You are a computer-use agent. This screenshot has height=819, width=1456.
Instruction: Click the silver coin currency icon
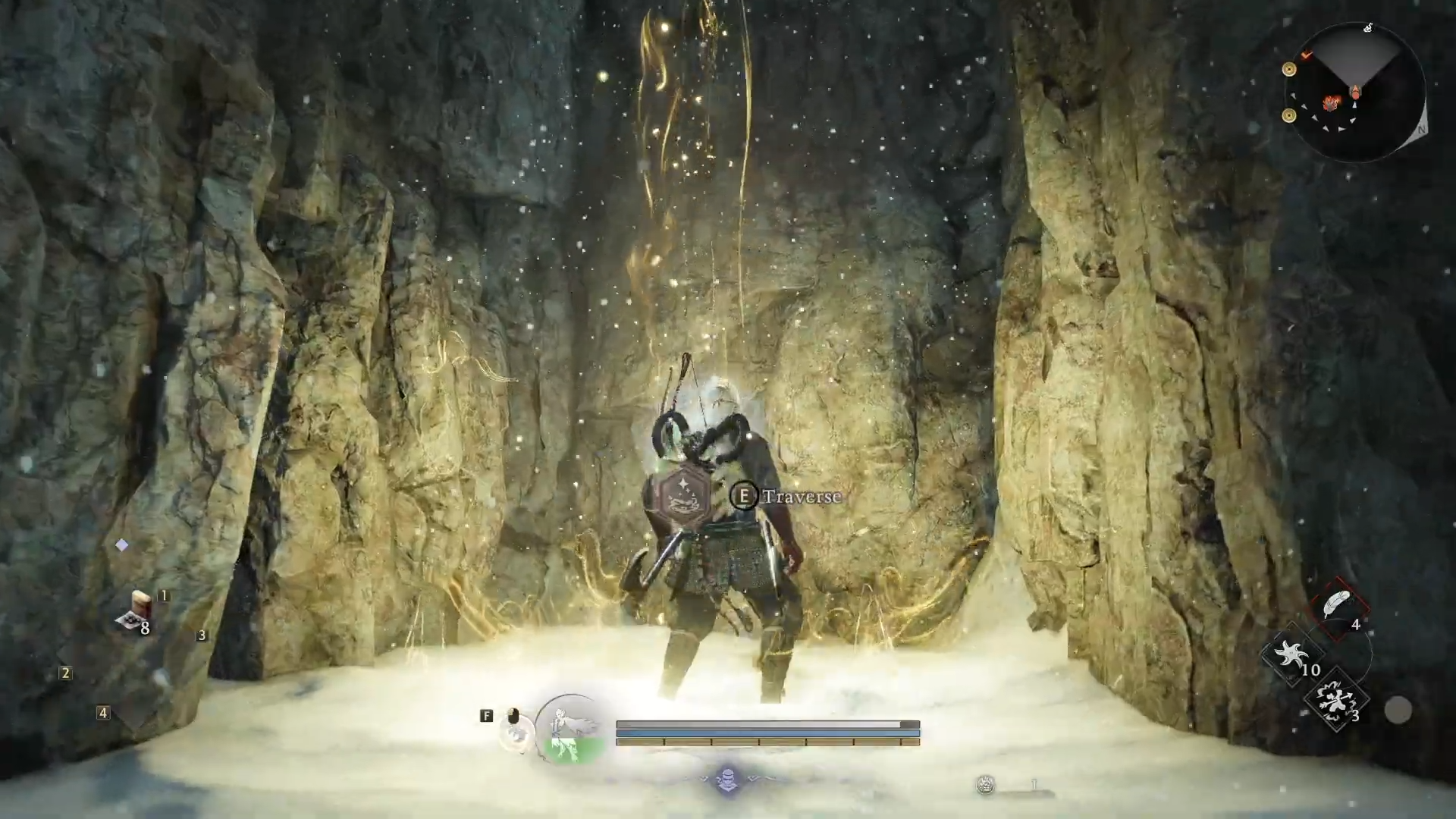tap(985, 785)
